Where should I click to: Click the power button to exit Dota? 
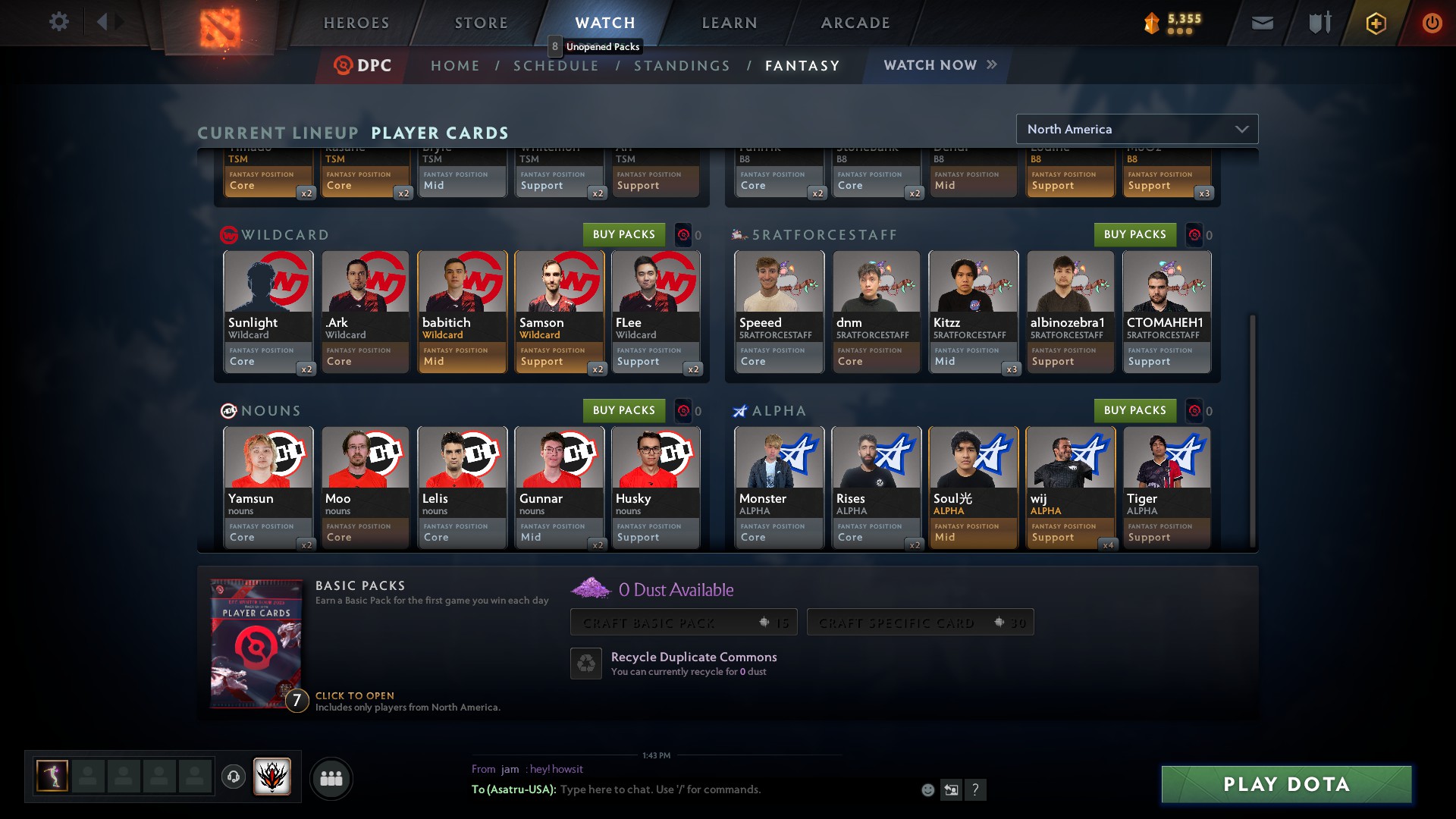[1432, 23]
